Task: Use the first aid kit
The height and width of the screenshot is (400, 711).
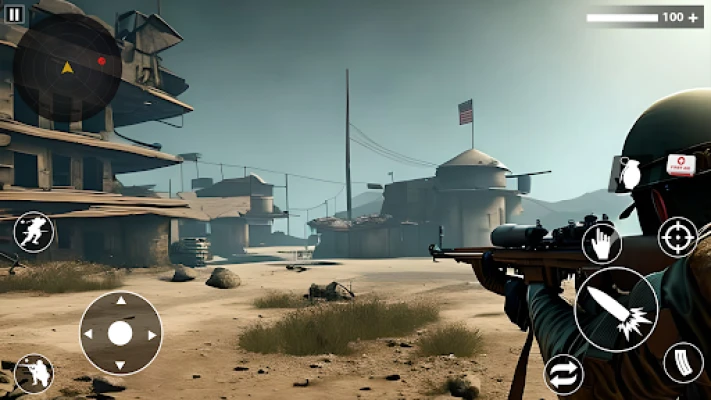Action: [x=681, y=165]
